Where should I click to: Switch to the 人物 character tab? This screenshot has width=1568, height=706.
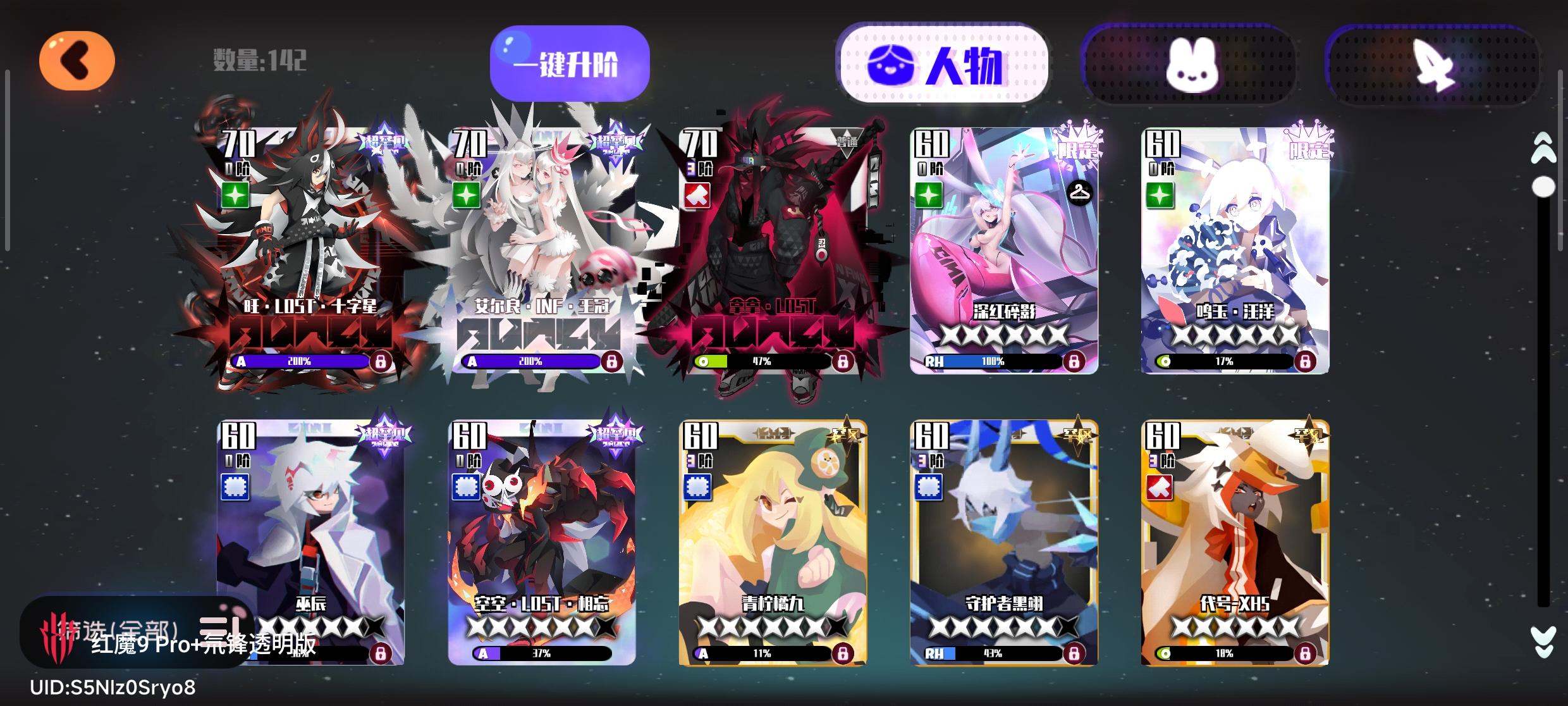[942, 63]
